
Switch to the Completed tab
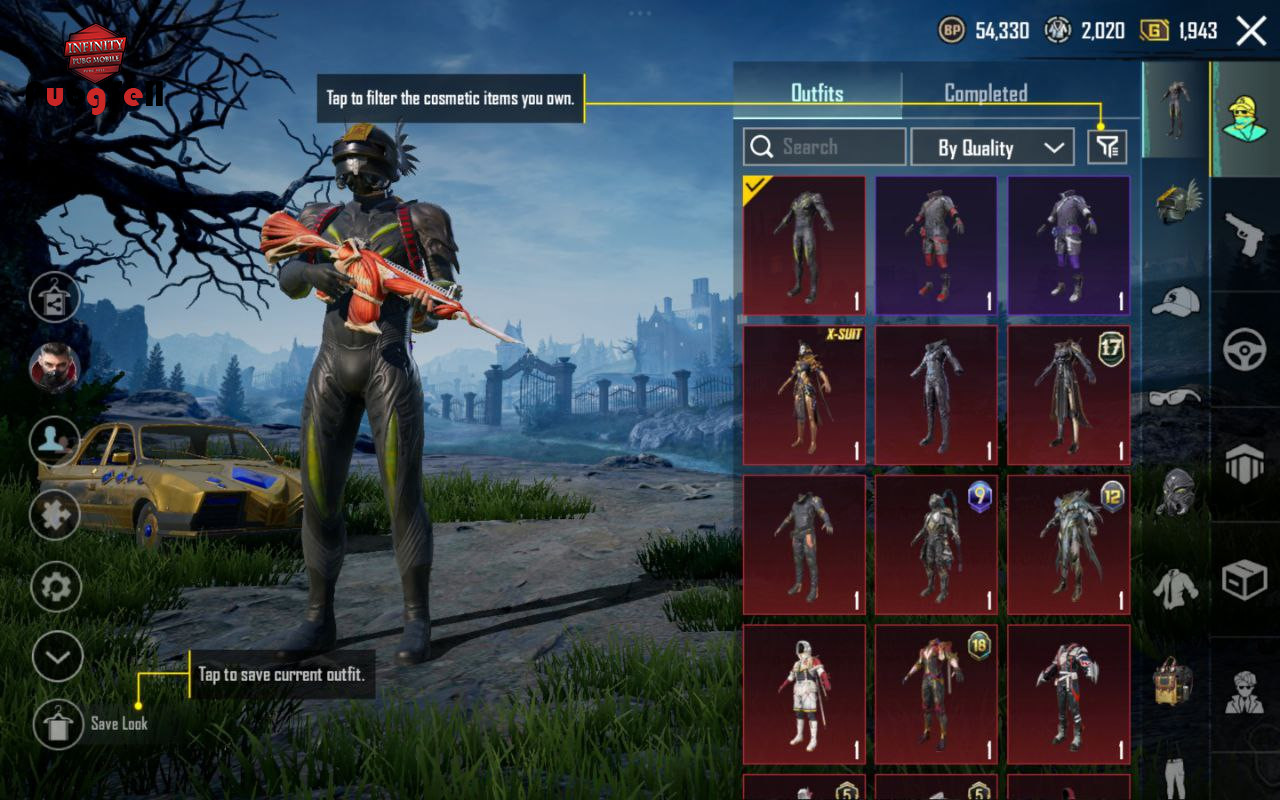[985, 93]
